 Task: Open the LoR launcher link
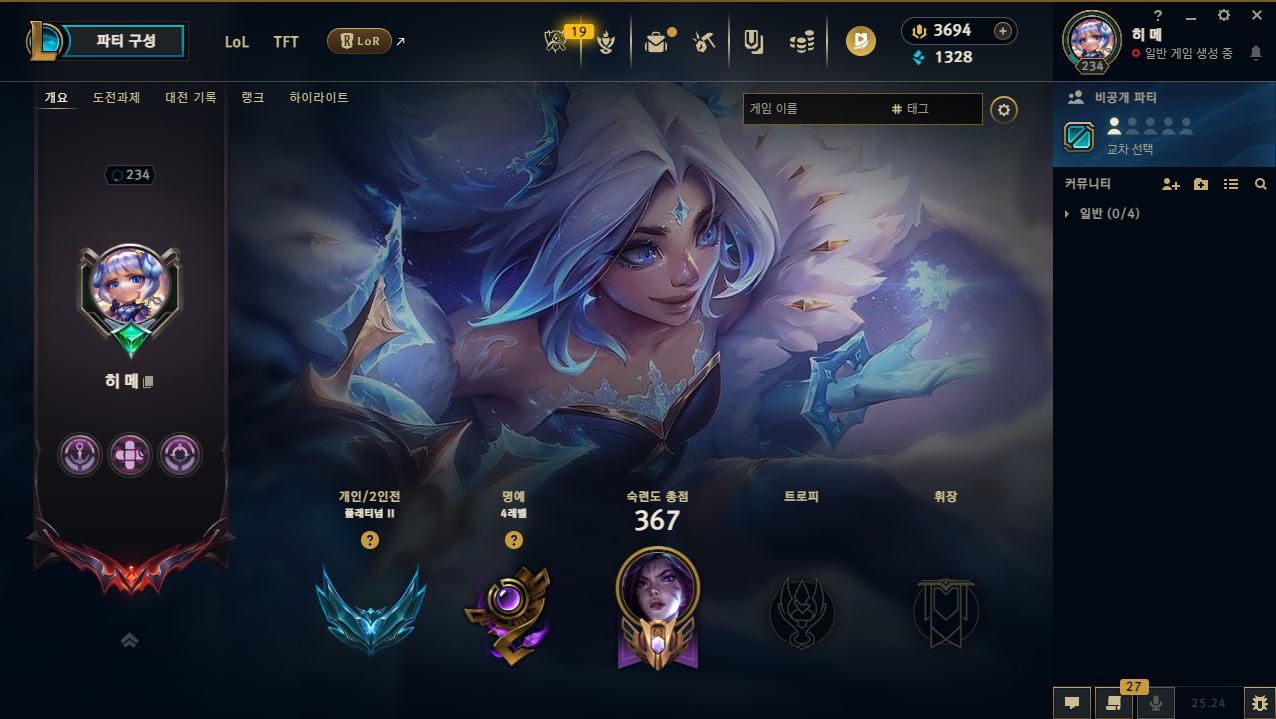pos(359,41)
